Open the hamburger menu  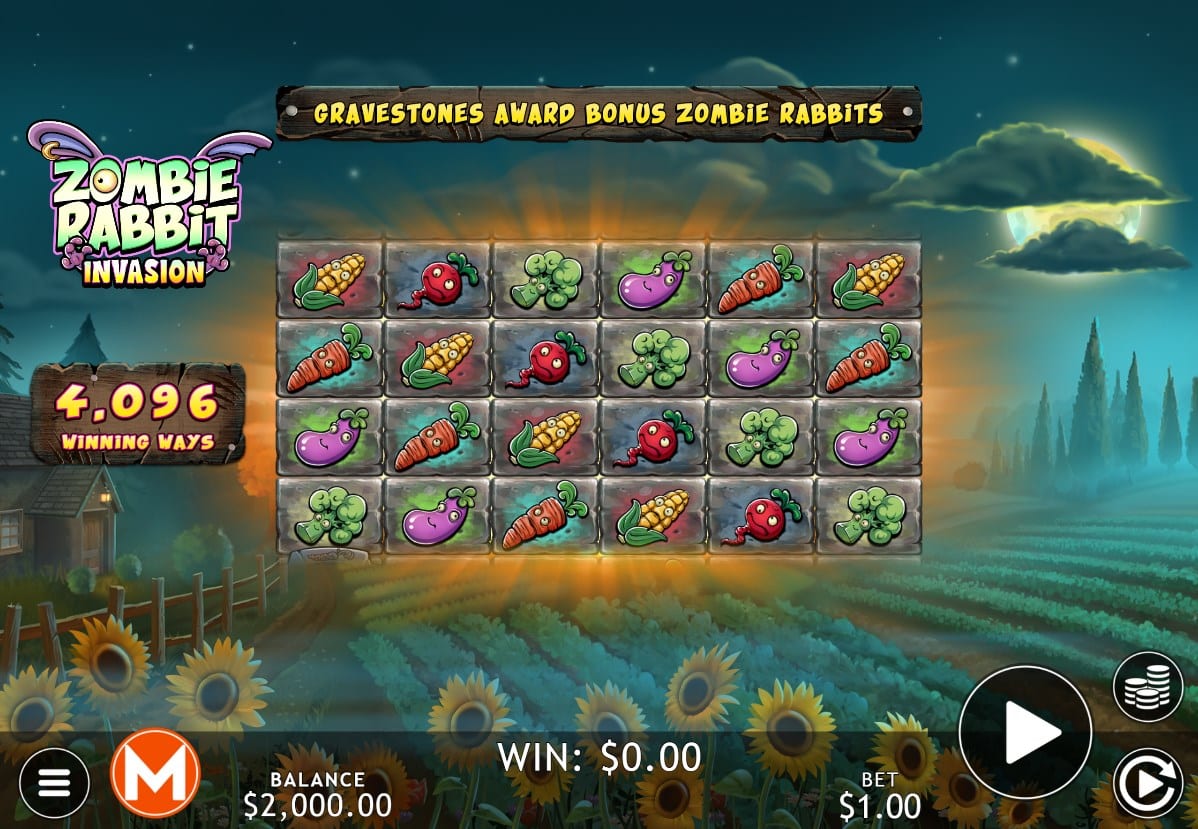pos(54,782)
